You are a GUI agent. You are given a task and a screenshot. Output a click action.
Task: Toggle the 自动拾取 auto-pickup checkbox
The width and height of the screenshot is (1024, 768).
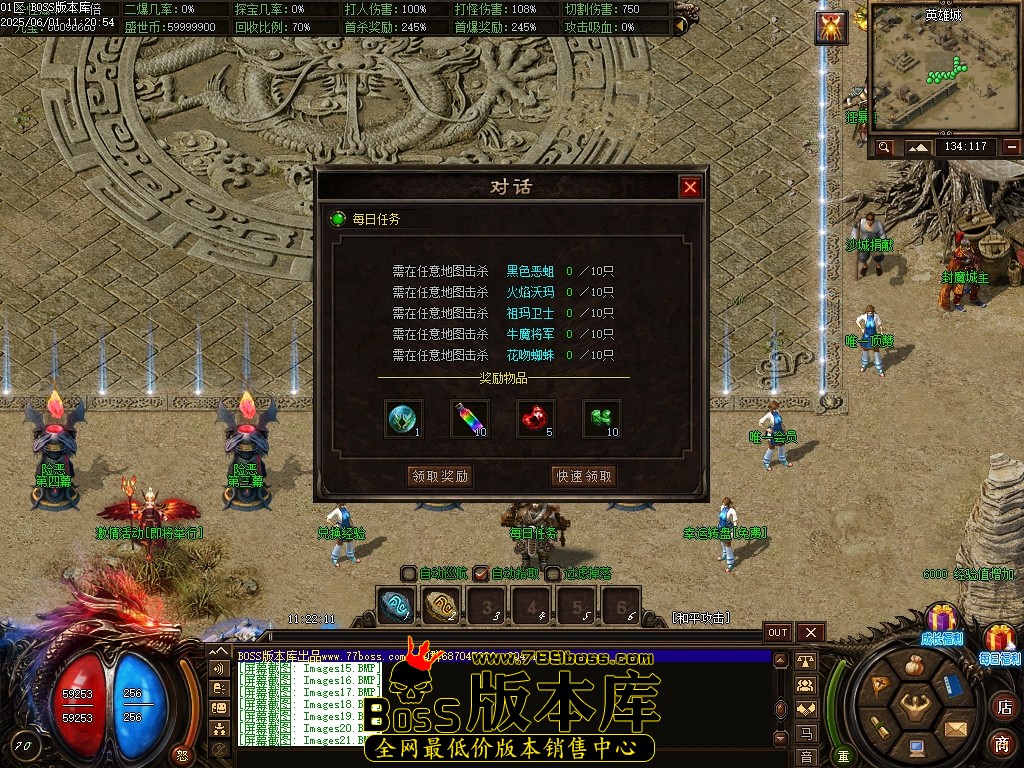481,573
